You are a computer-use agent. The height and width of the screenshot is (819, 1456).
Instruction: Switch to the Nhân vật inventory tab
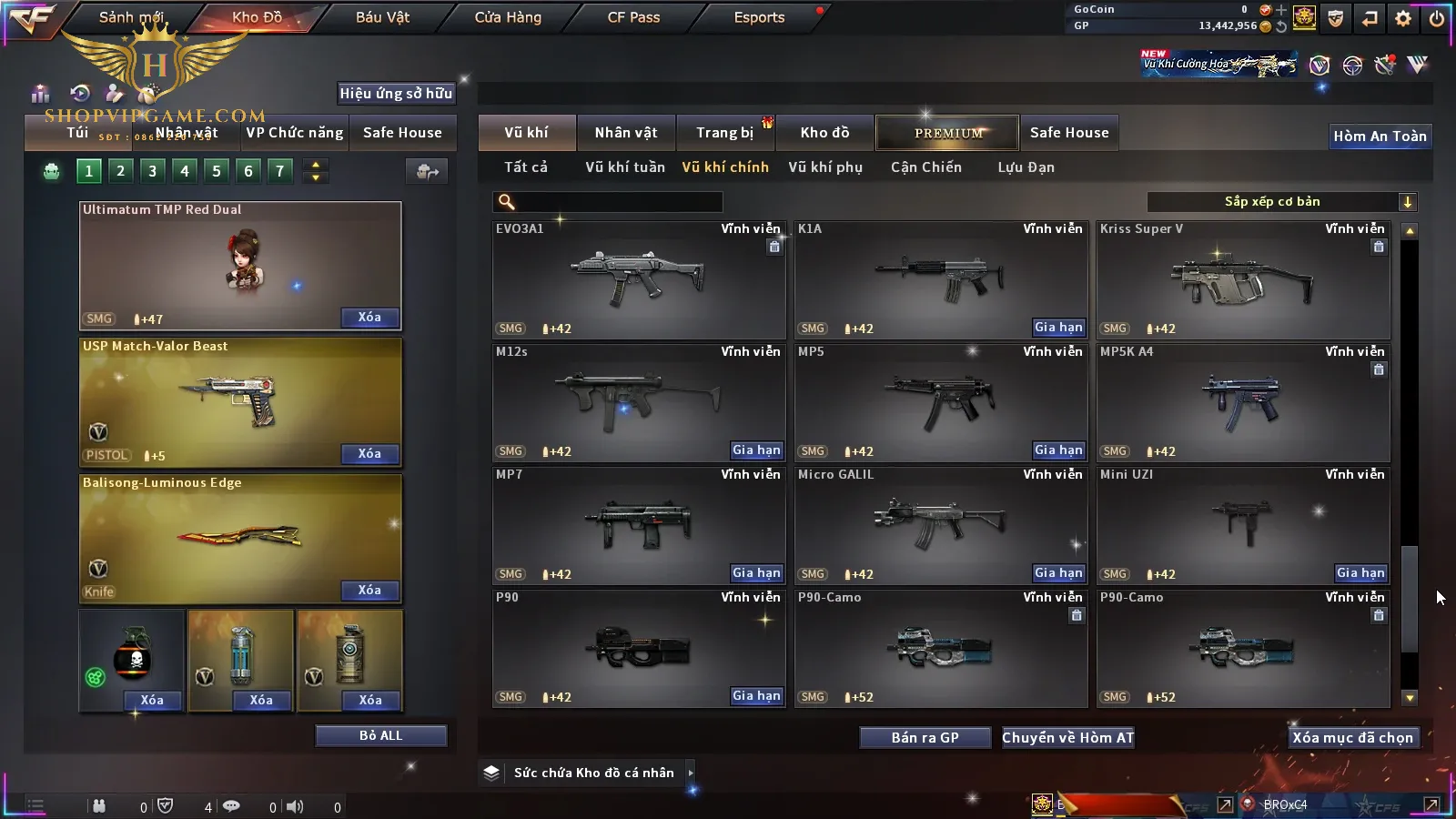[x=625, y=133]
